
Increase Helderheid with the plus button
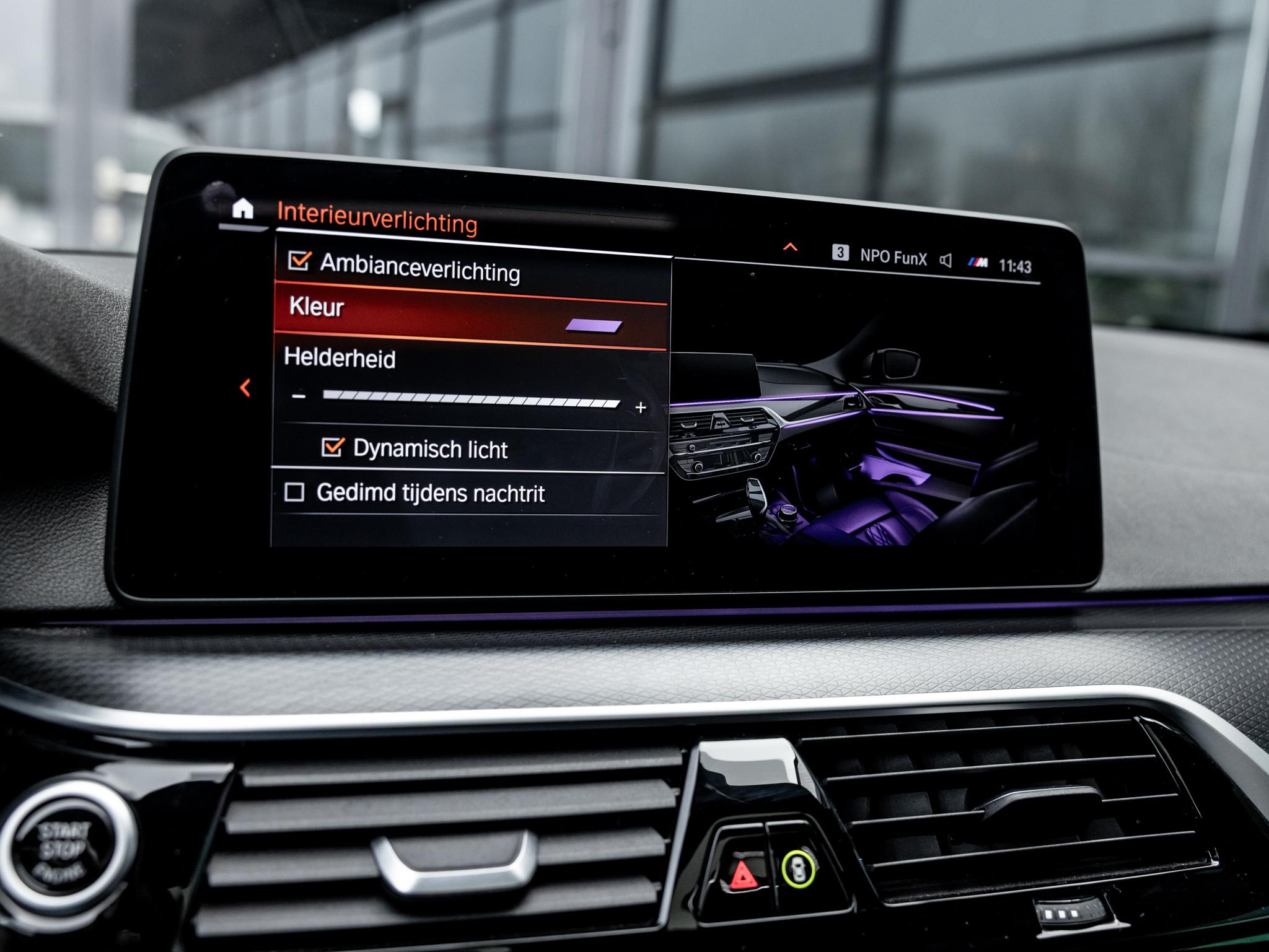pyautogui.click(x=641, y=408)
